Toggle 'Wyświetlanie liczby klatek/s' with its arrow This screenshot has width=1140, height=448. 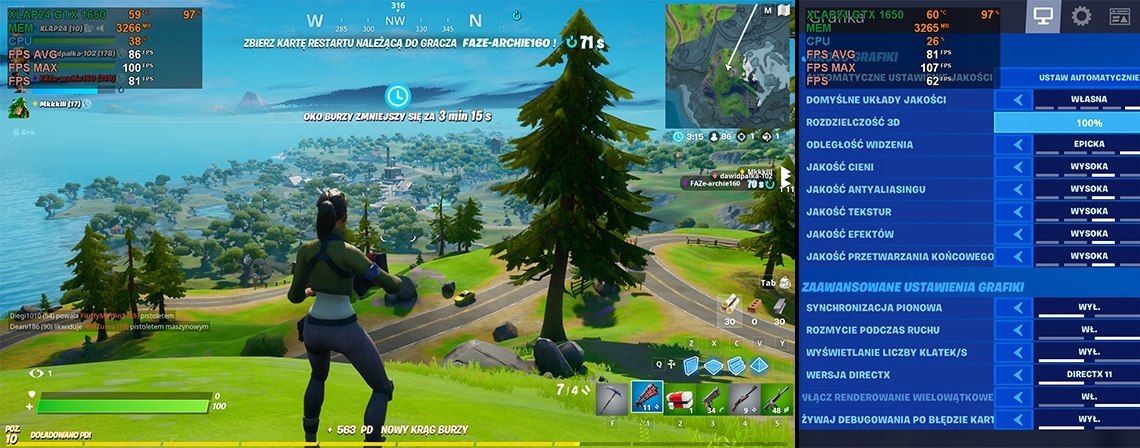point(1018,353)
